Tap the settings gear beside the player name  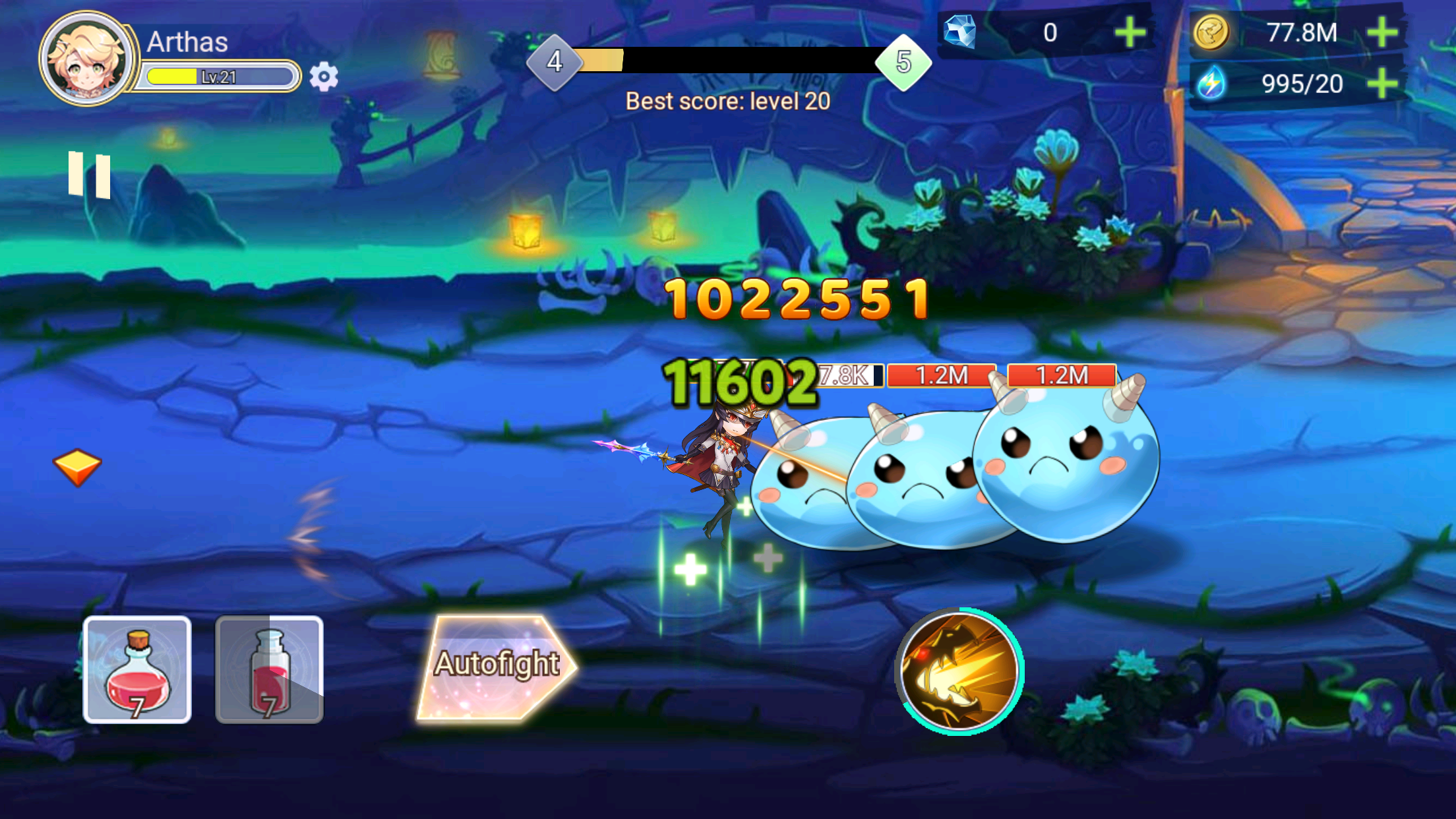click(322, 77)
